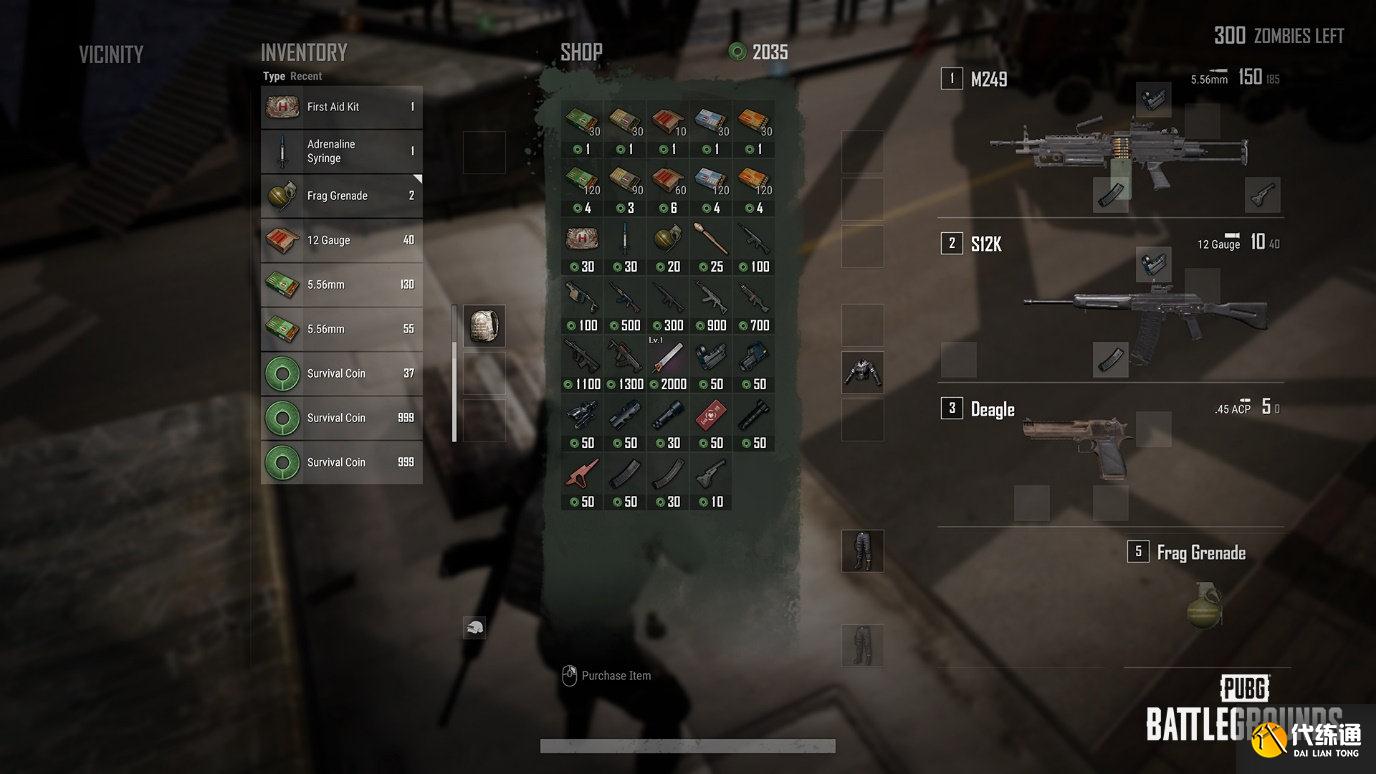Sort inventory by Recent
Image resolution: width=1376 pixels, height=774 pixels.
coord(306,76)
